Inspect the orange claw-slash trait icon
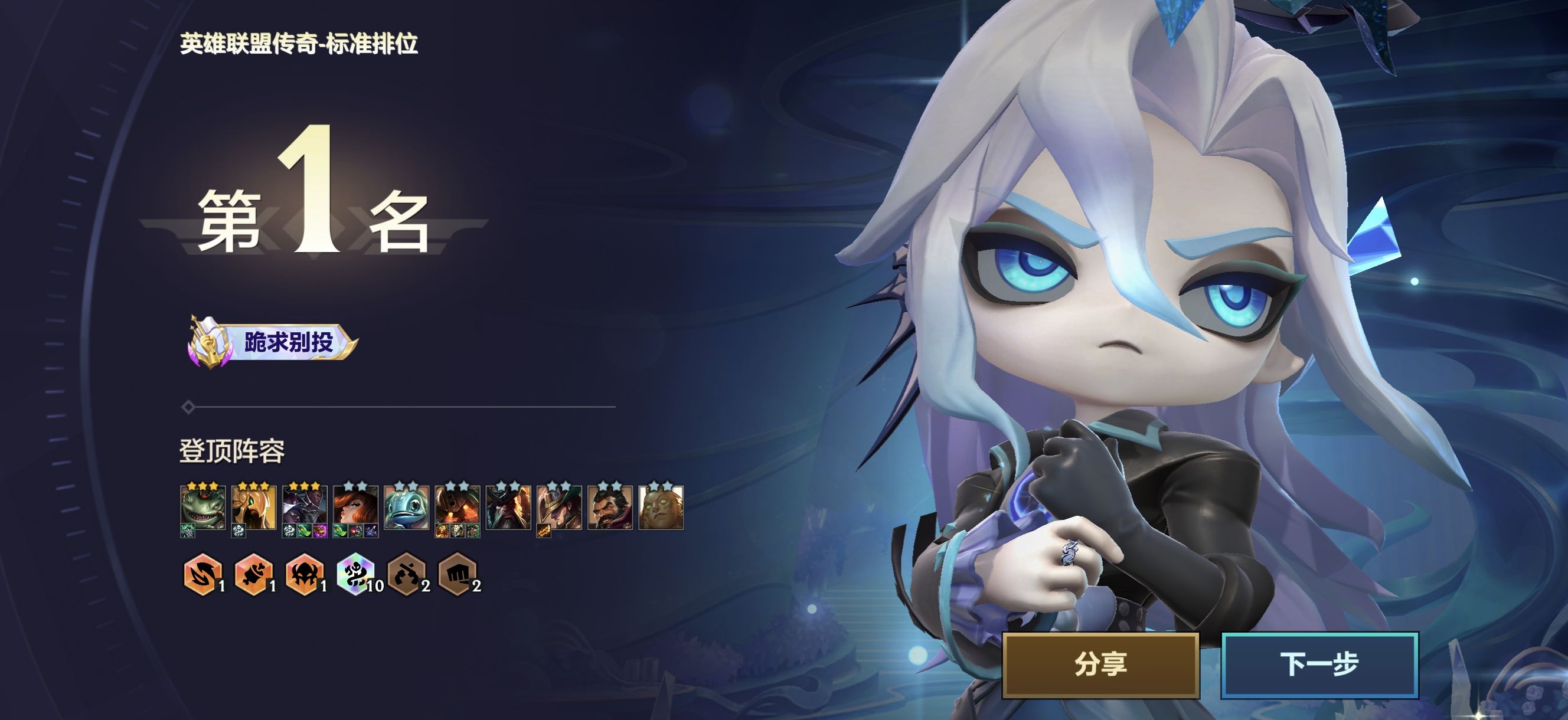The width and height of the screenshot is (1568, 720). point(202,574)
